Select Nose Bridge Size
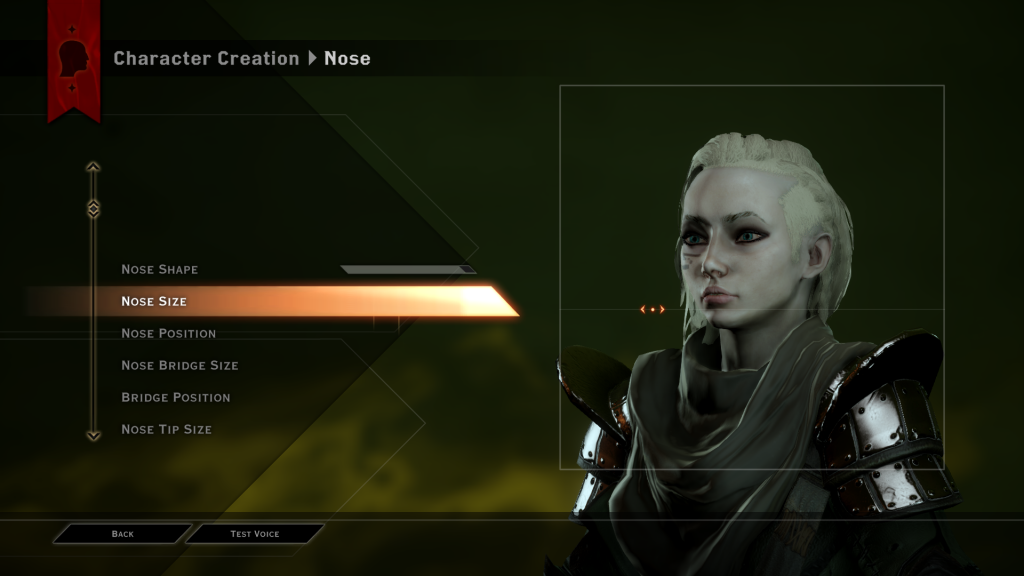The image size is (1024, 576). tap(180, 365)
